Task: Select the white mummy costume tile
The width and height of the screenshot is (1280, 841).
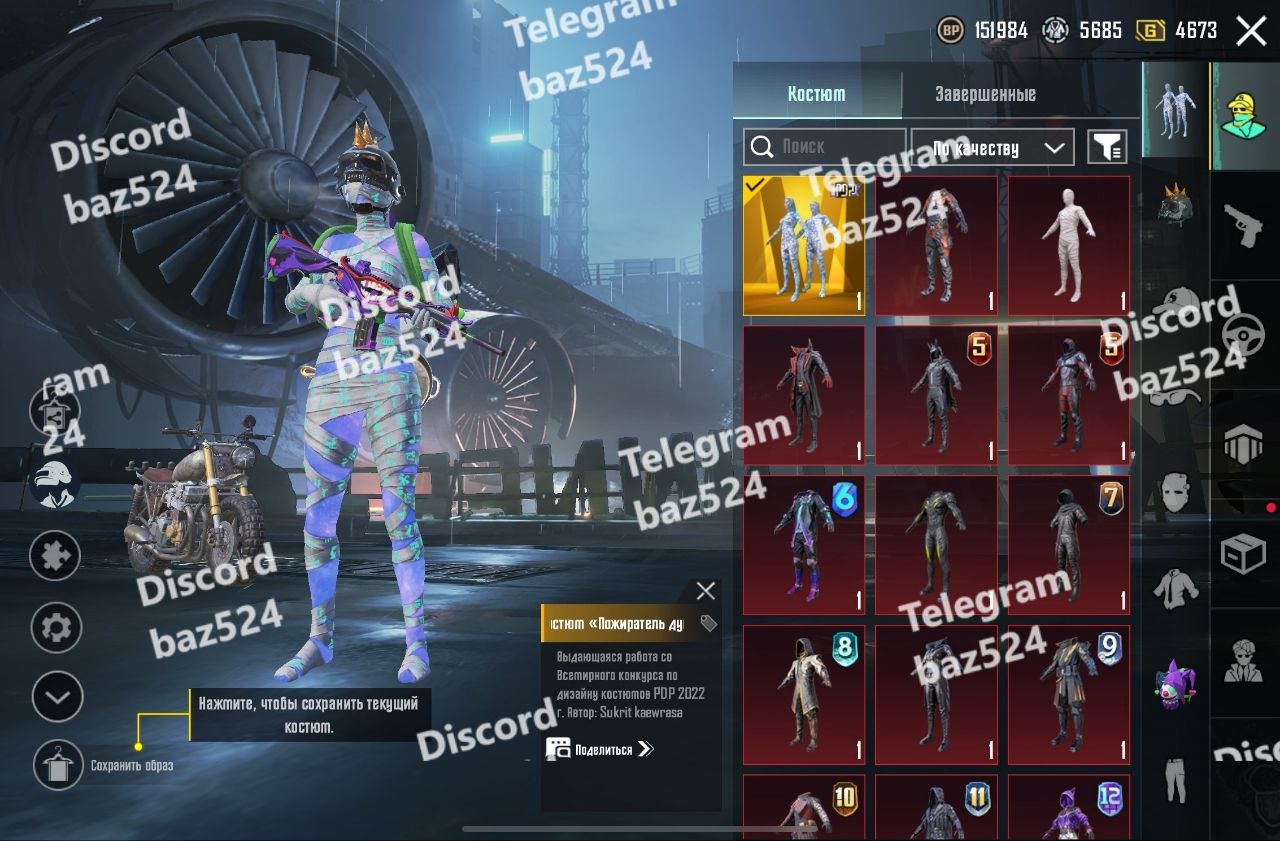Action: tap(1068, 246)
